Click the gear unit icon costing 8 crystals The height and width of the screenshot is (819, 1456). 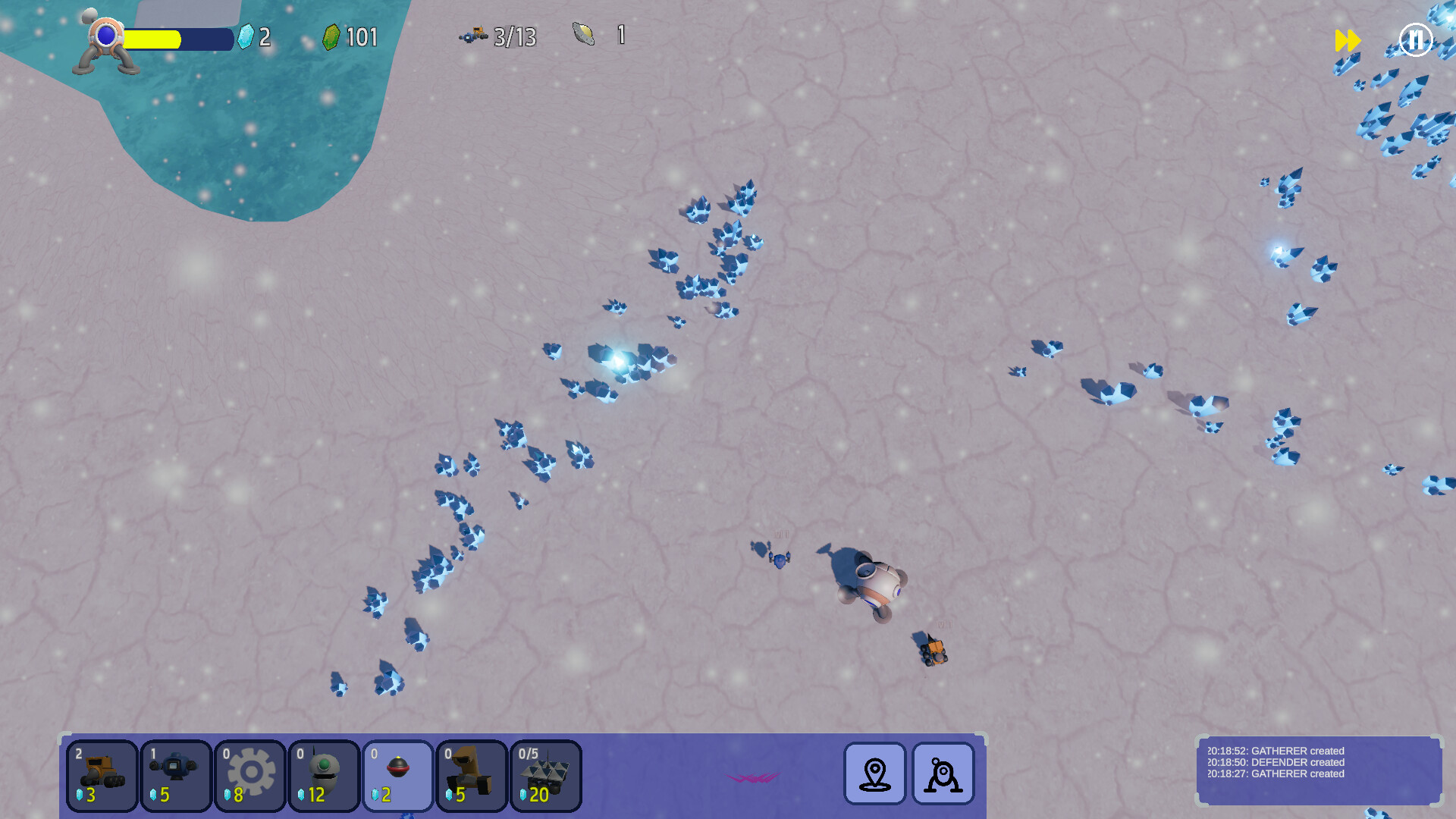click(249, 775)
